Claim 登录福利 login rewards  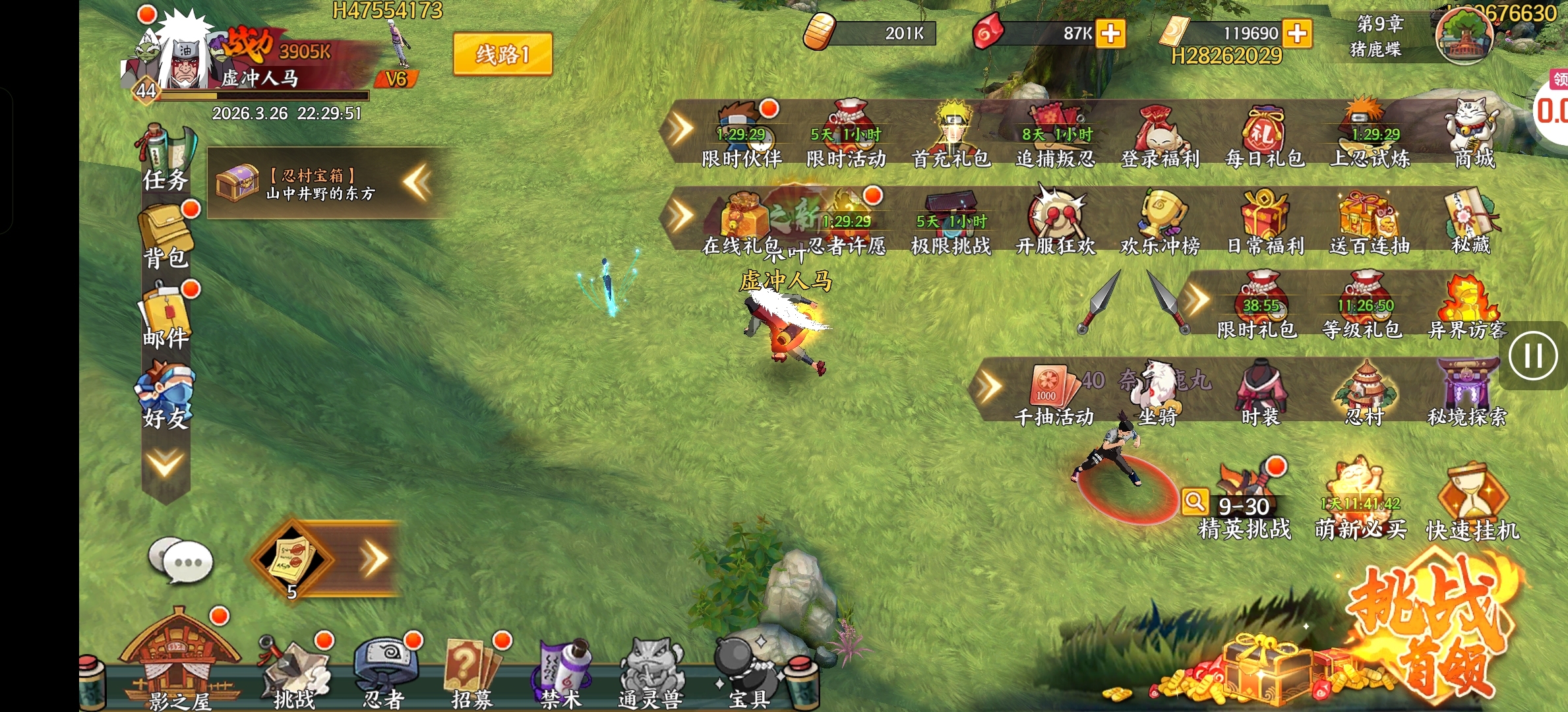click(1160, 135)
